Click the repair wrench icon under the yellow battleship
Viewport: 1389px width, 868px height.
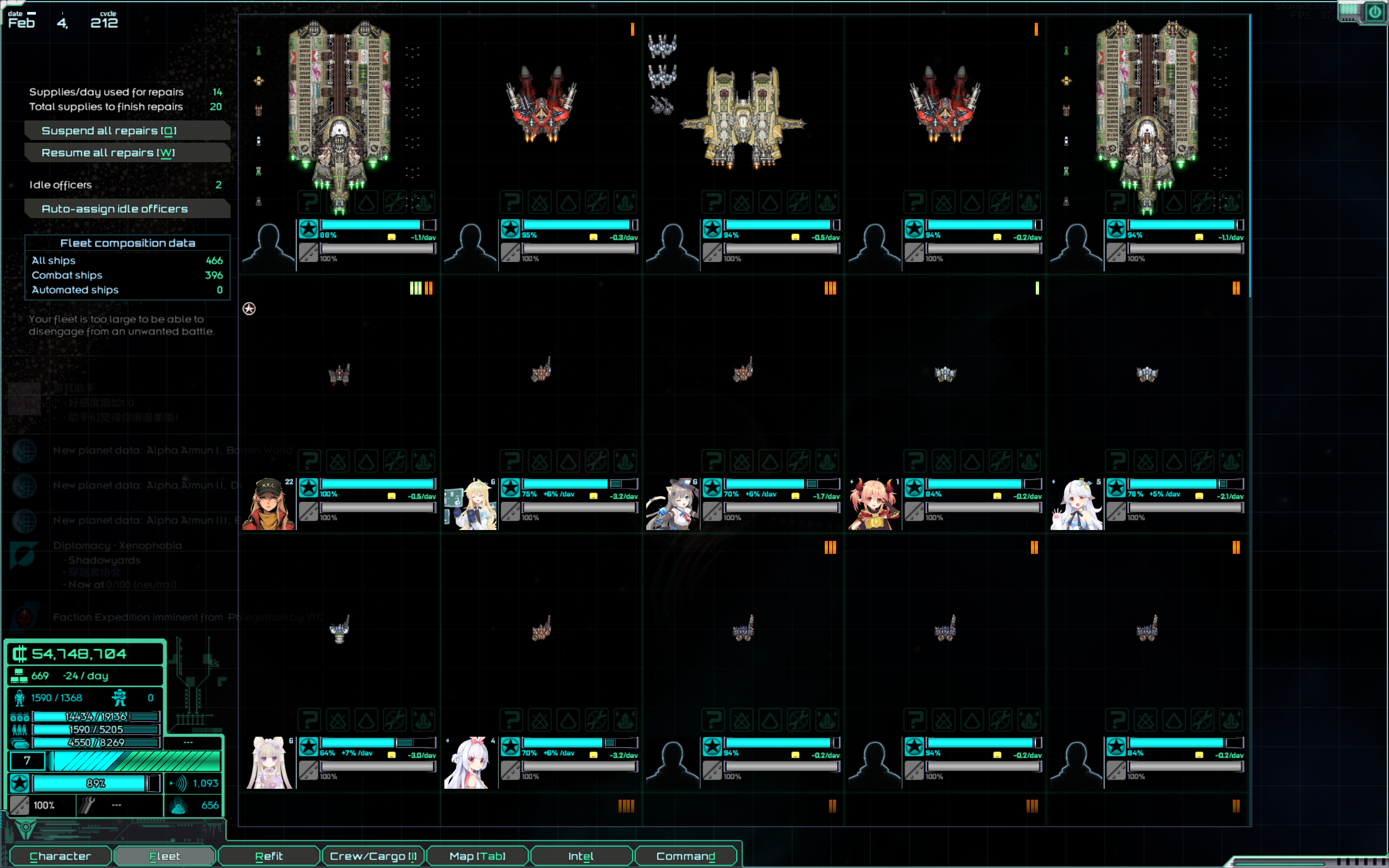point(800,202)
